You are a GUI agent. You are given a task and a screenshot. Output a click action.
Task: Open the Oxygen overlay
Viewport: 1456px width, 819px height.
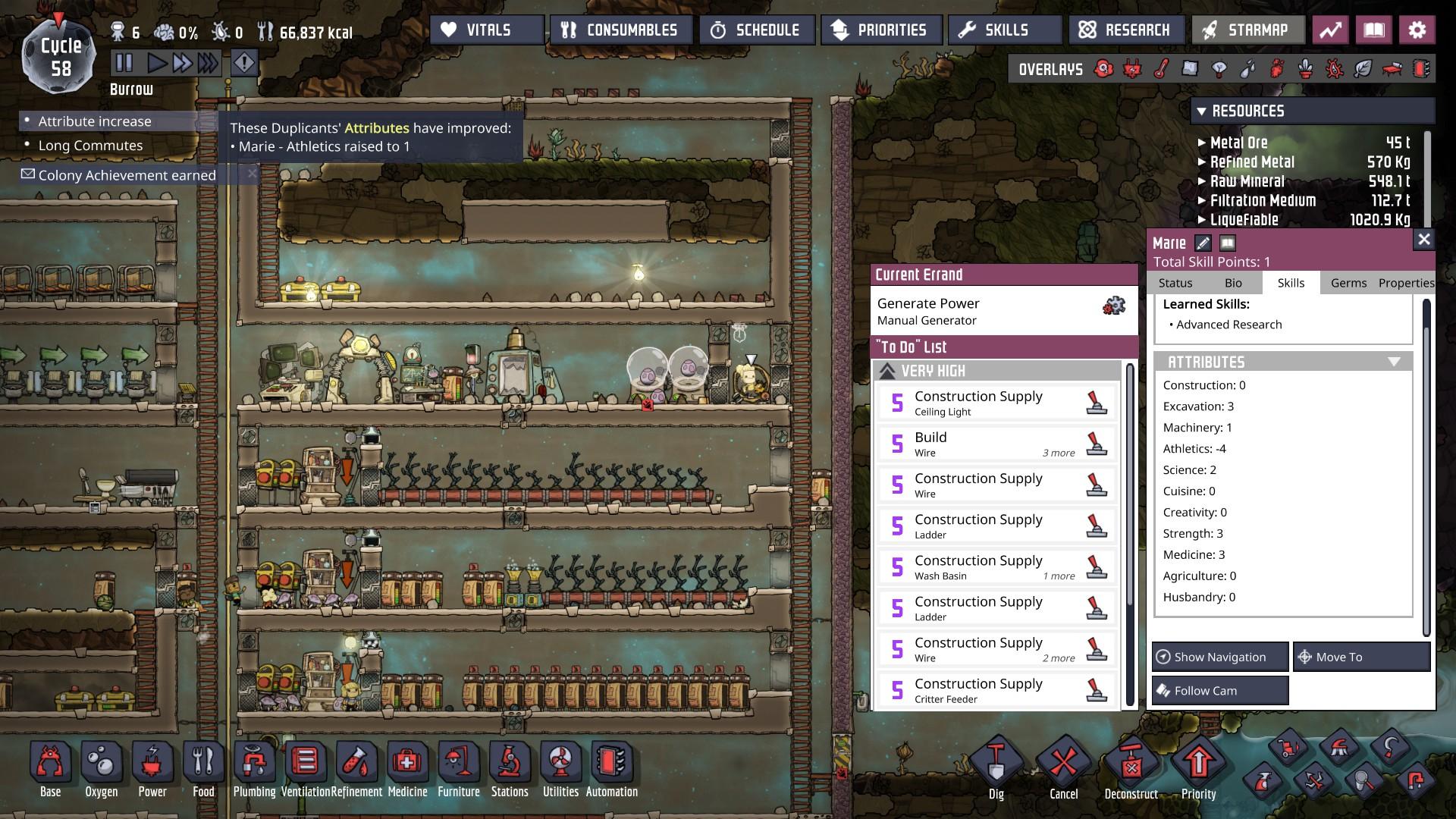click(x=1103, y=69)
